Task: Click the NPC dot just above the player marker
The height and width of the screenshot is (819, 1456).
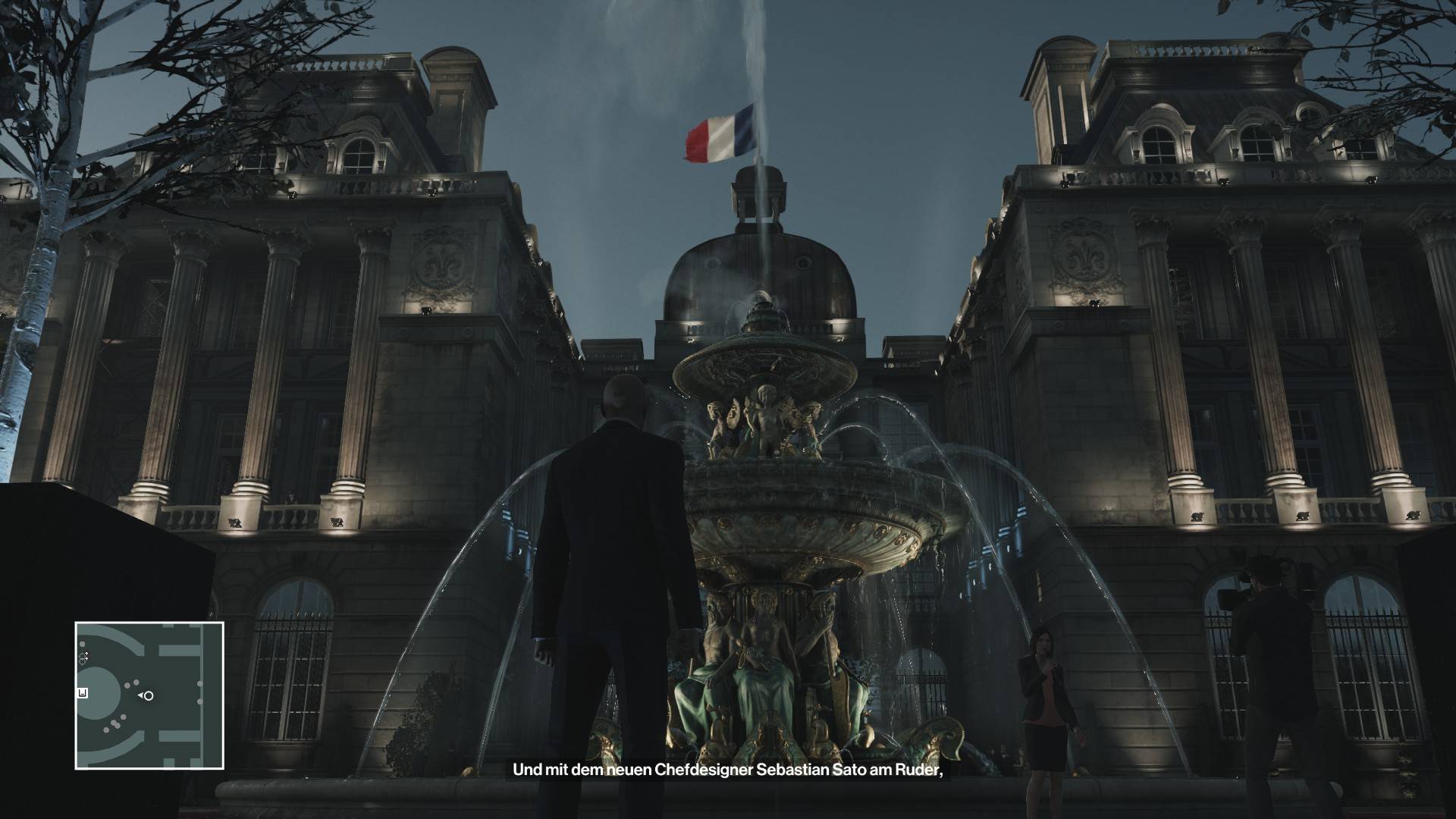Action: (135, 682)
